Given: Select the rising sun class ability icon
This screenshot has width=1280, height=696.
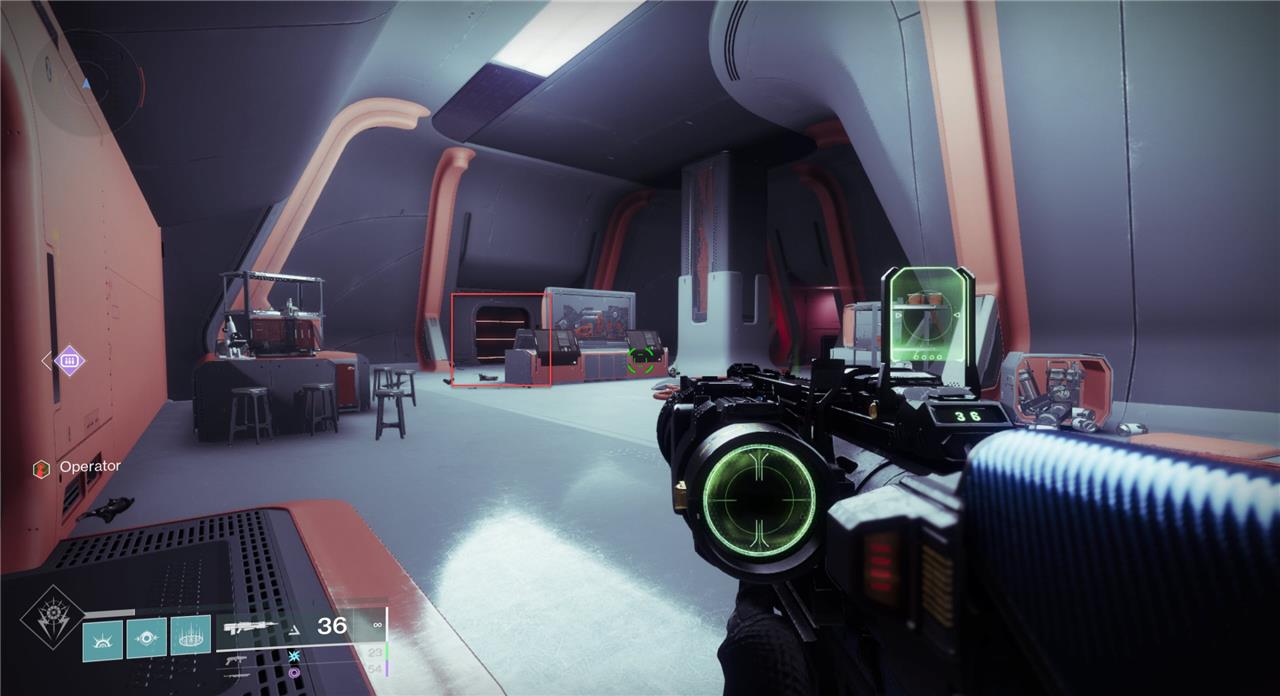Looking at the screenshot, I should [x=102, y=639].
